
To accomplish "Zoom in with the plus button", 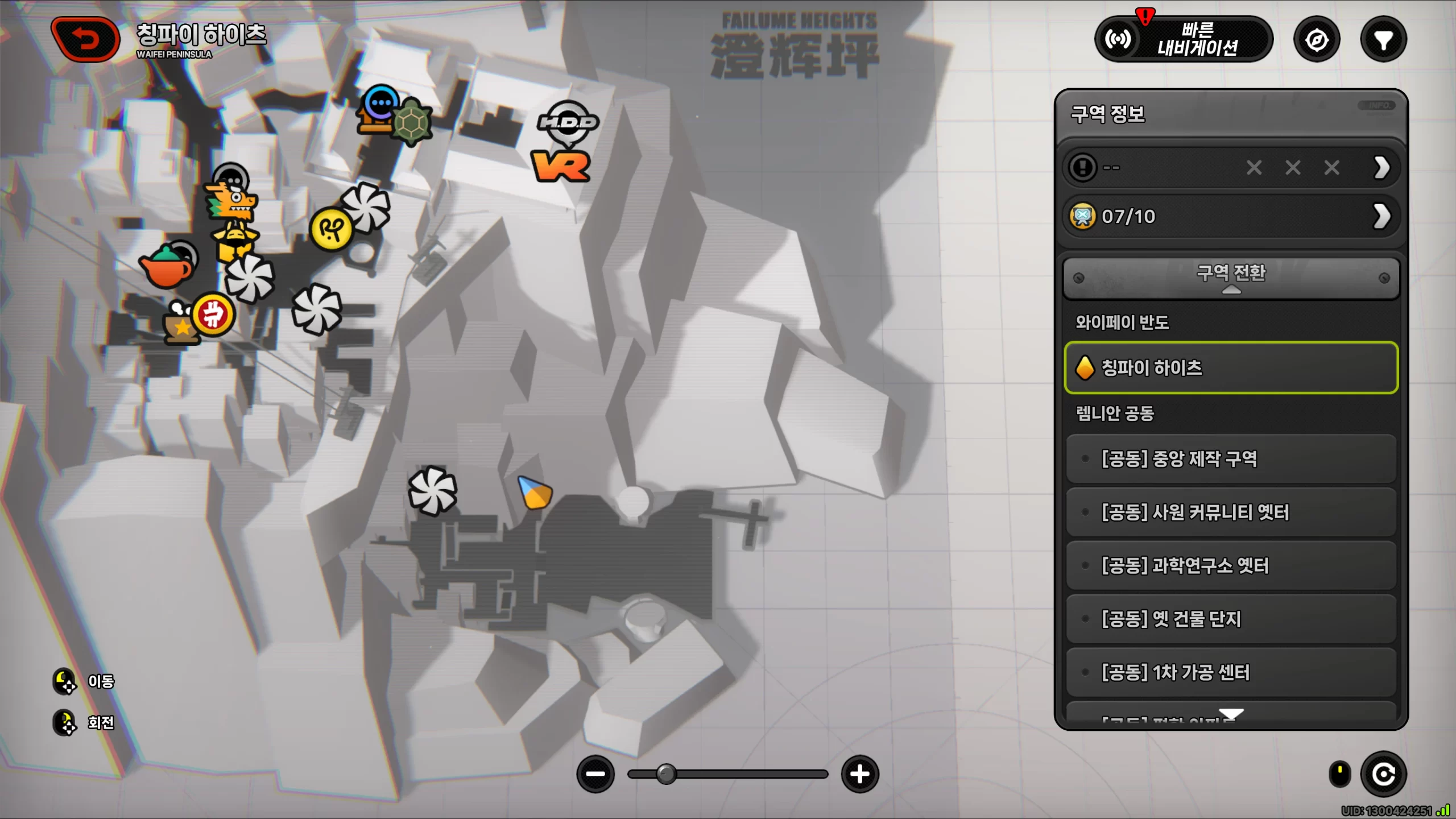I will pyautogui.click(x=860, y=774).
